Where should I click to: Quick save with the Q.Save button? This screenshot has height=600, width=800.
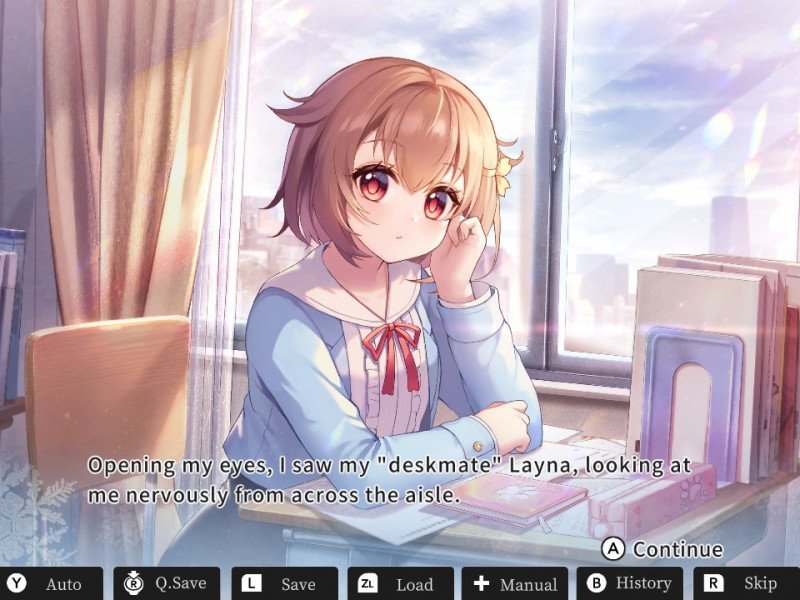(167, 584)
